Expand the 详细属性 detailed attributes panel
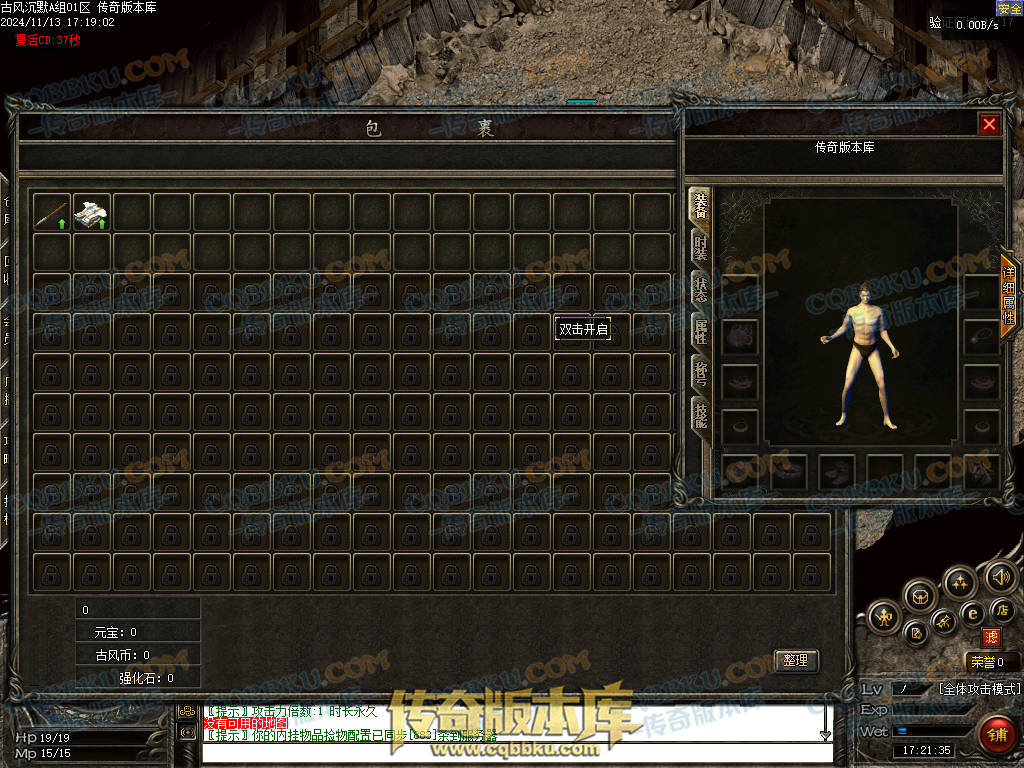This screenshot has width=1024, height=768. pyautogui.click(x=1009, y=296)
